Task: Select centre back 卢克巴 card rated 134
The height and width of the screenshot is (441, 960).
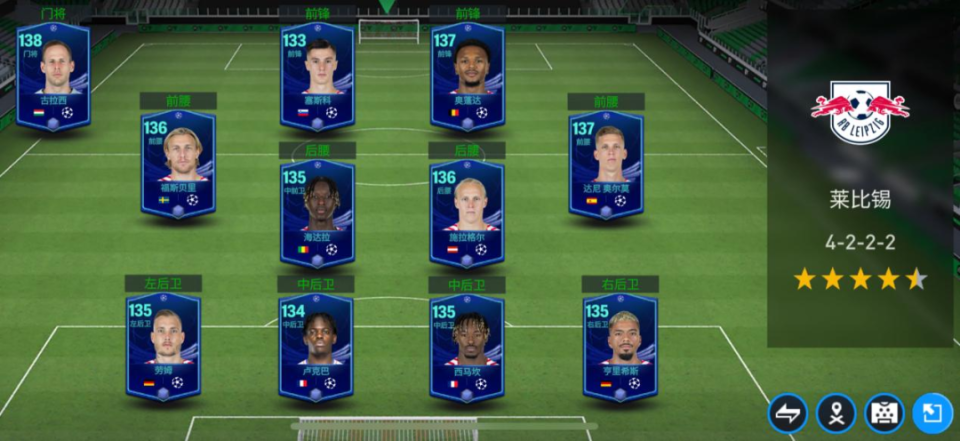Action: (316, 346)
